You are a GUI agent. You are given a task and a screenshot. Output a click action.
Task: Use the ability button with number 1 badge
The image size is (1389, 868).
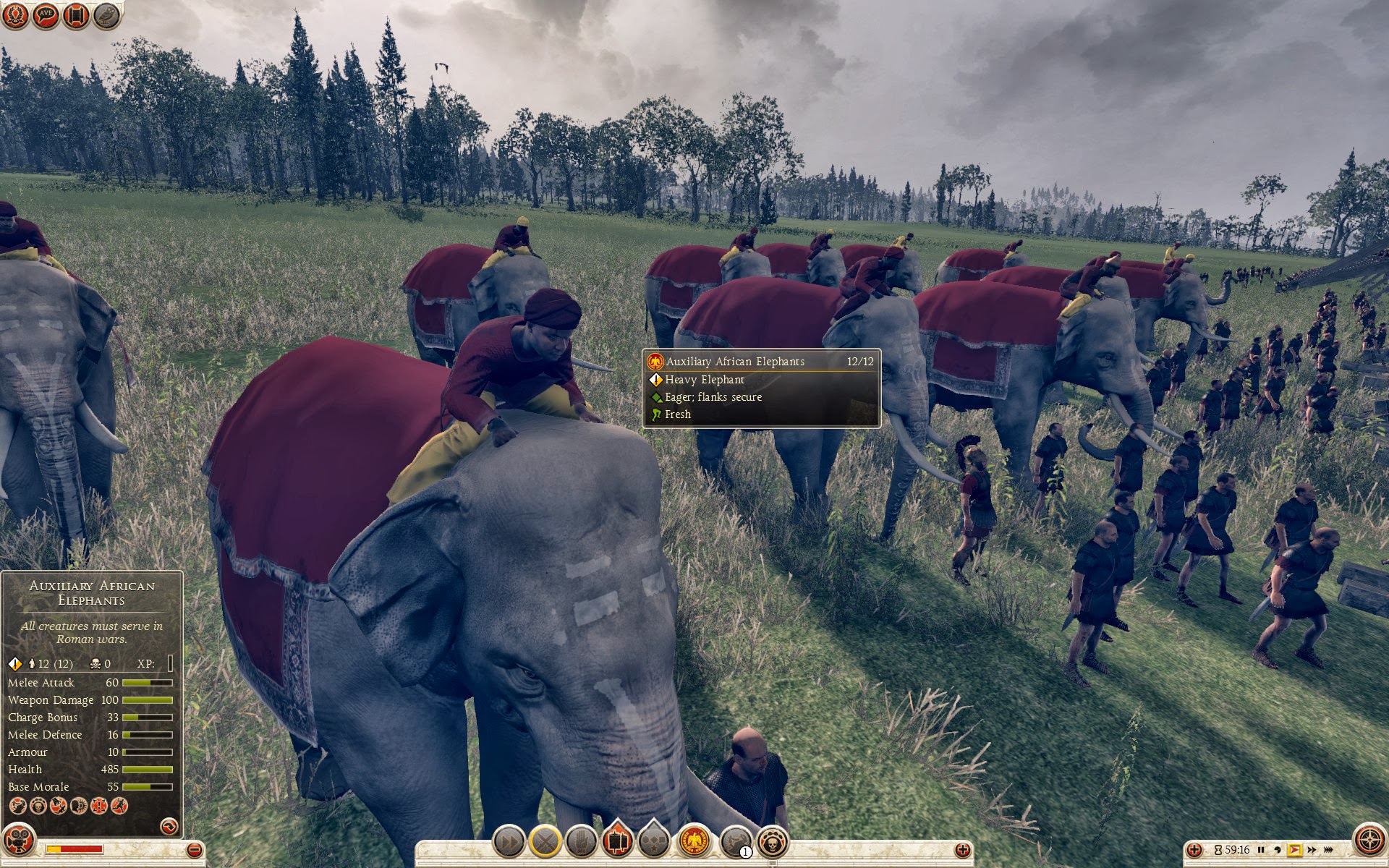(736, 842)
